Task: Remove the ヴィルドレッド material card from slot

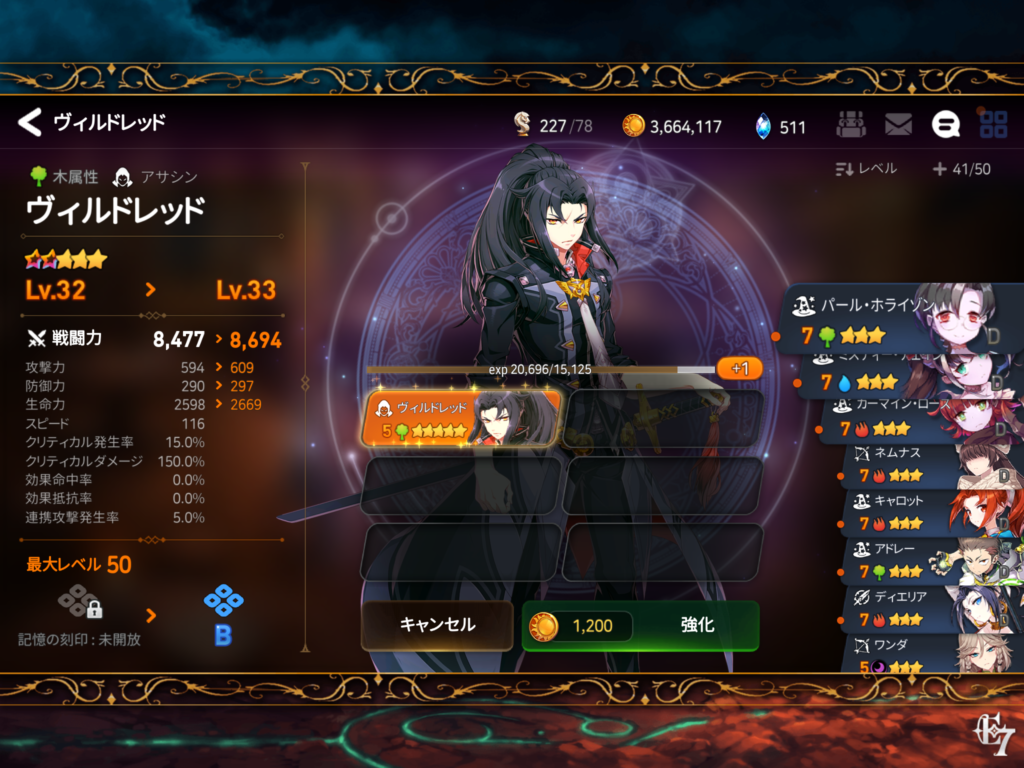Action: coord(462,418)
